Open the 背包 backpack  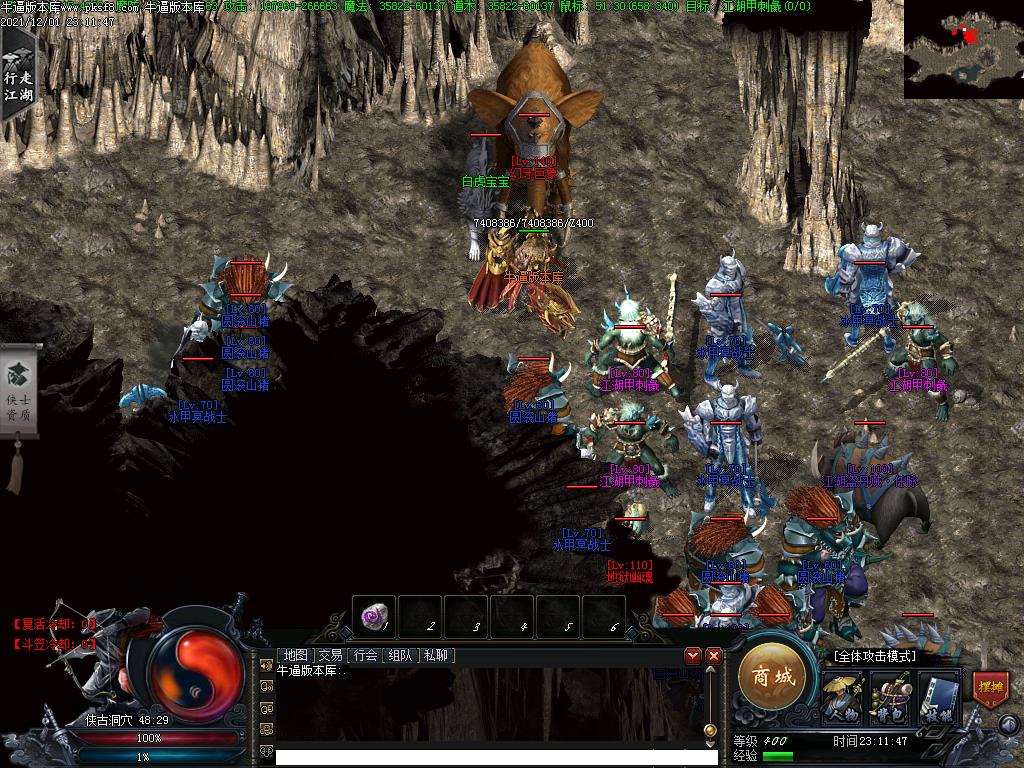tap(890, 697)
